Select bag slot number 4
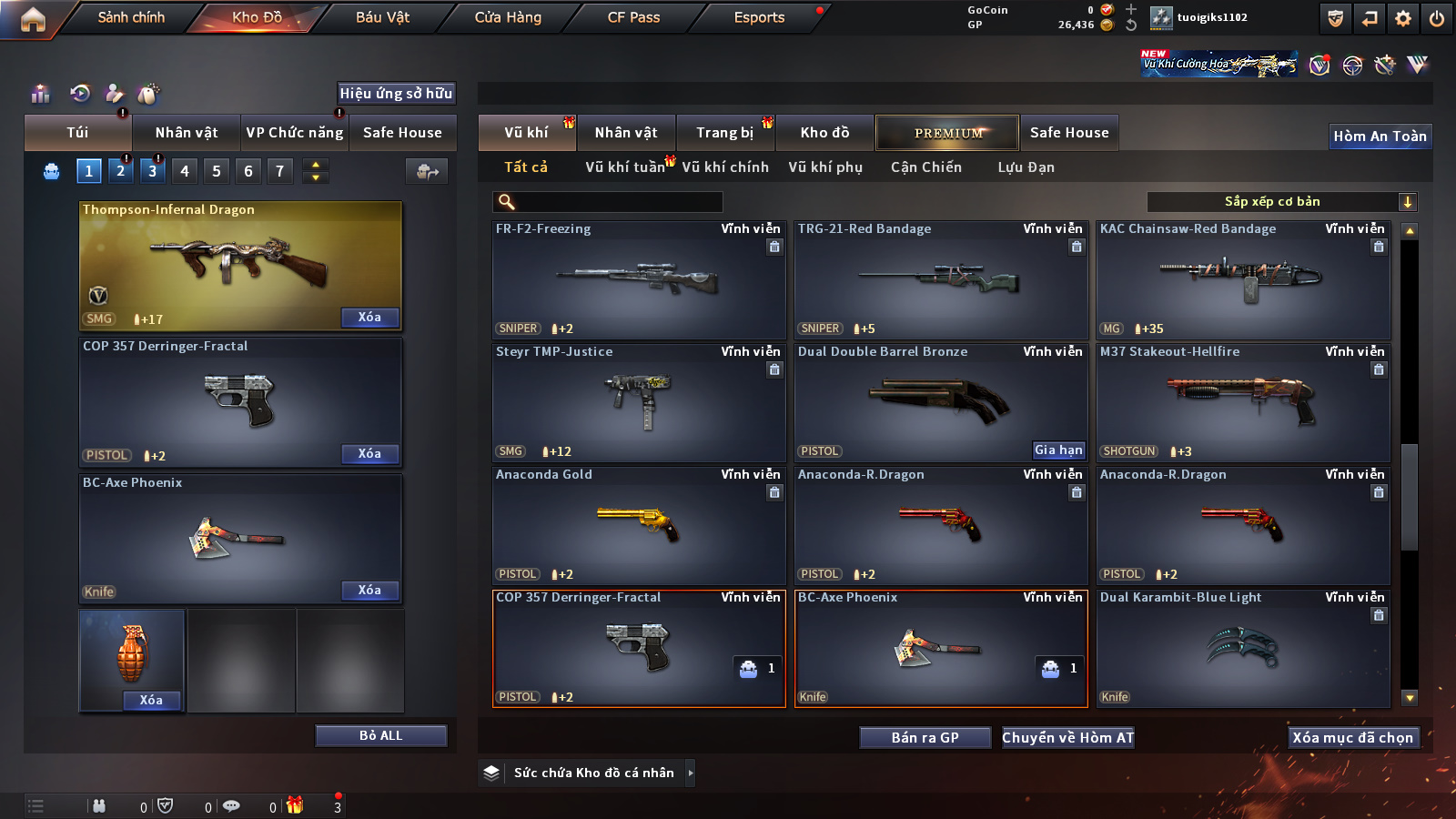The width and height of the screenshot is (1456, 819). click(185, 171)
